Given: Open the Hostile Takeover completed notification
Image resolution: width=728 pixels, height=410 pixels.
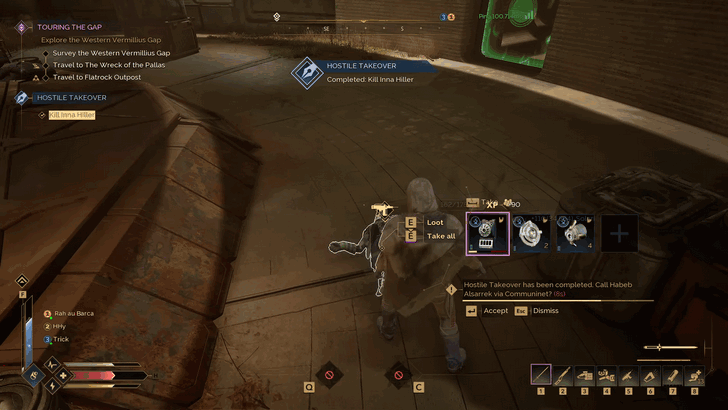Looking at the screenshot, I should tap(368, 72).
